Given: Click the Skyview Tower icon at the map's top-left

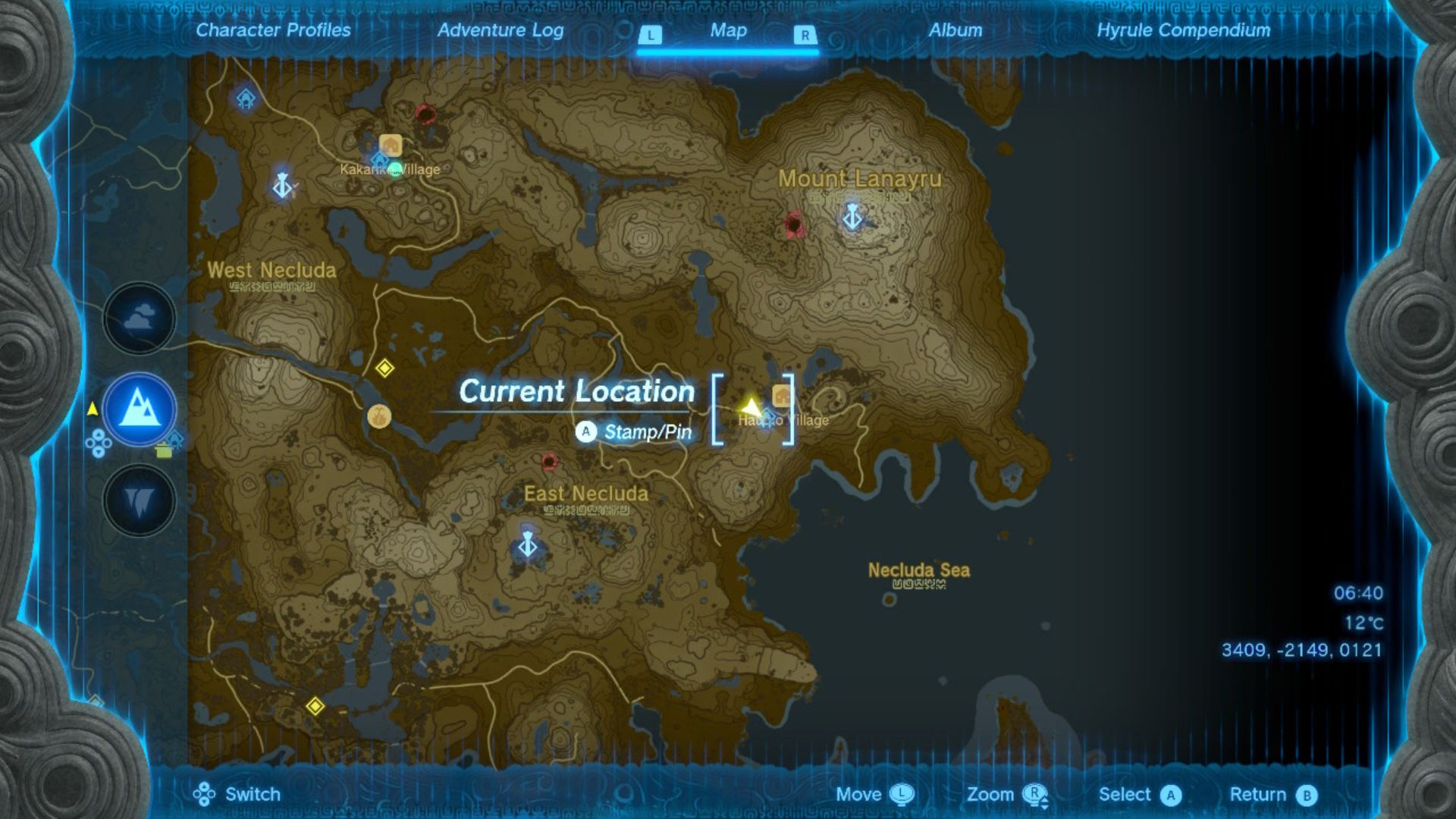Looking at the screenshot, I should click(x=246, y=97).
